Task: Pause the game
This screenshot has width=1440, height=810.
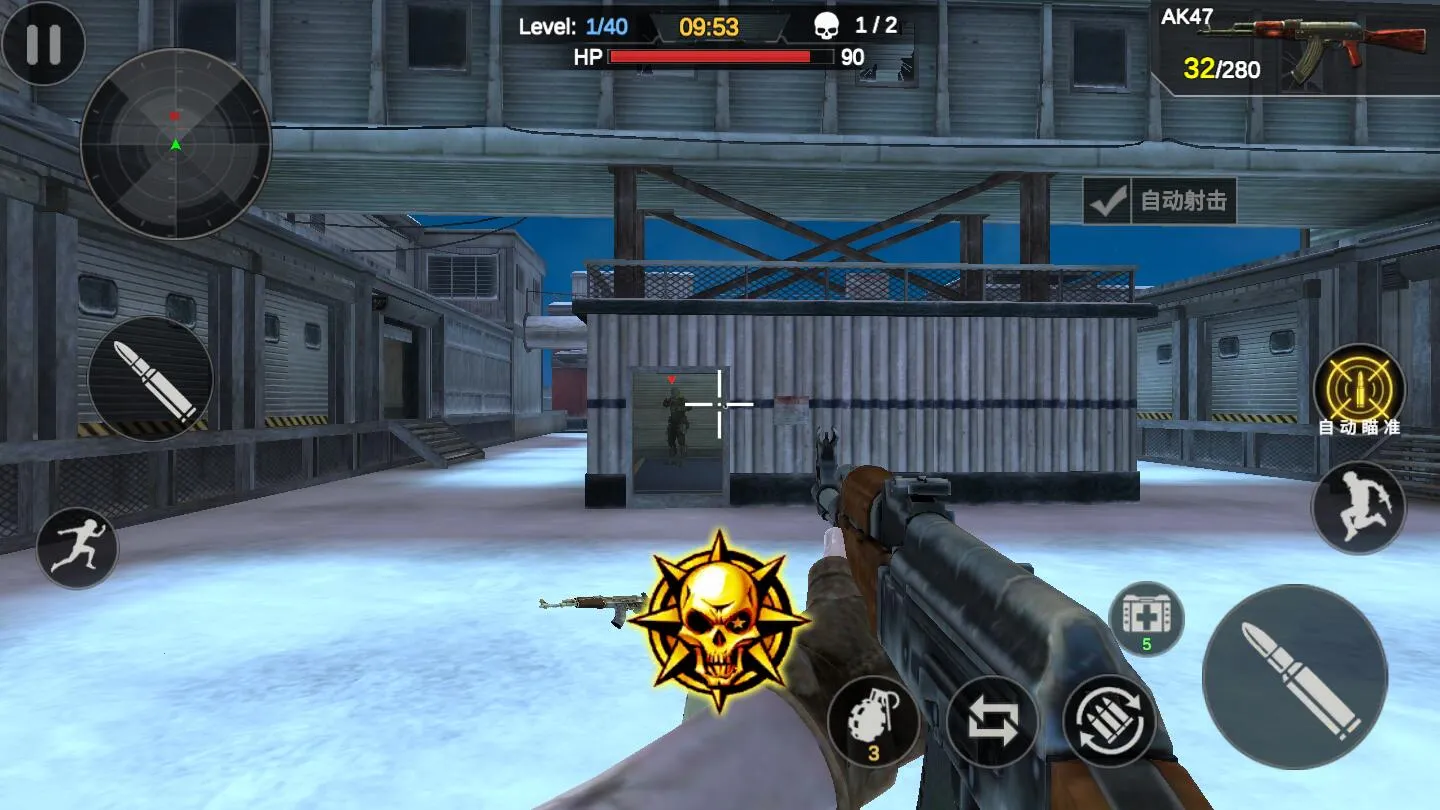Action: pyautogui.click(x=43, y=44)
